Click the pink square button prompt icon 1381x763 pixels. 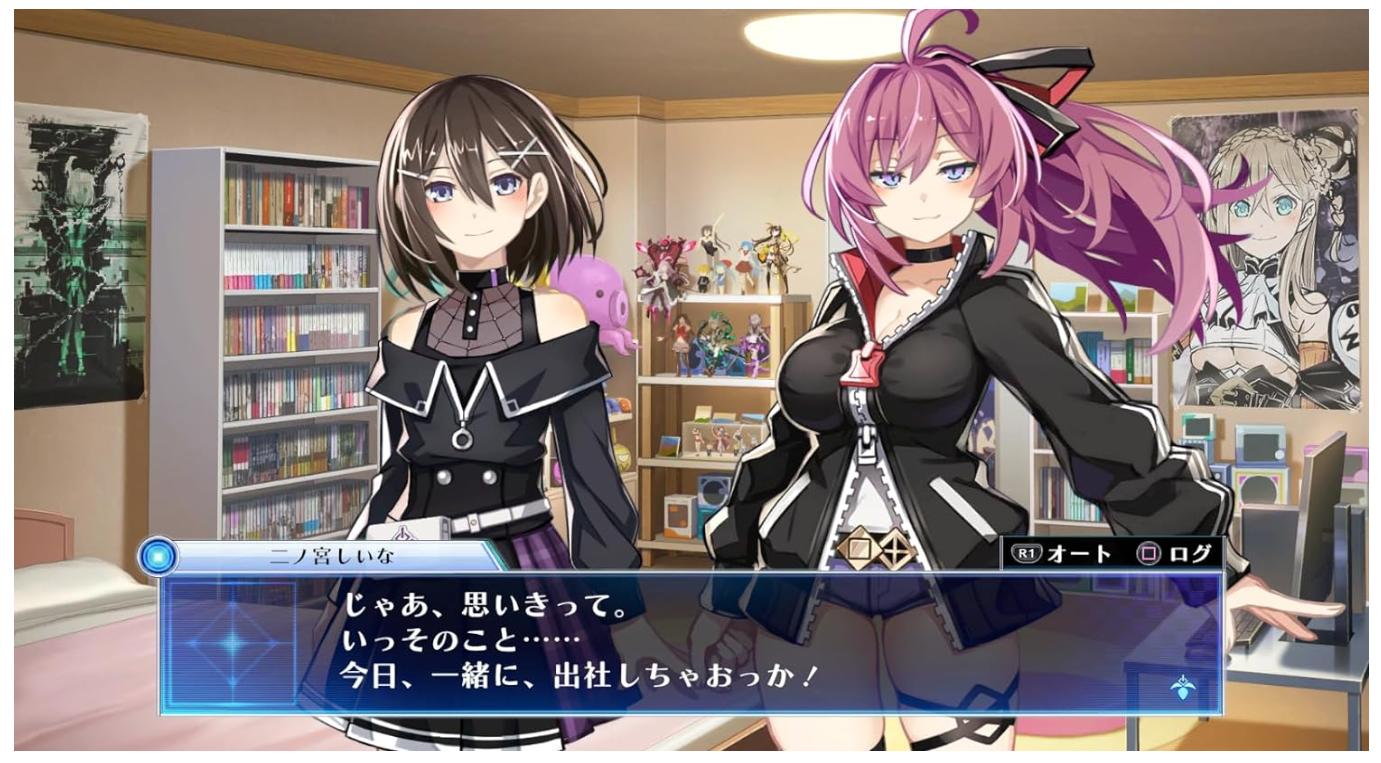(x=1147, y=552)
